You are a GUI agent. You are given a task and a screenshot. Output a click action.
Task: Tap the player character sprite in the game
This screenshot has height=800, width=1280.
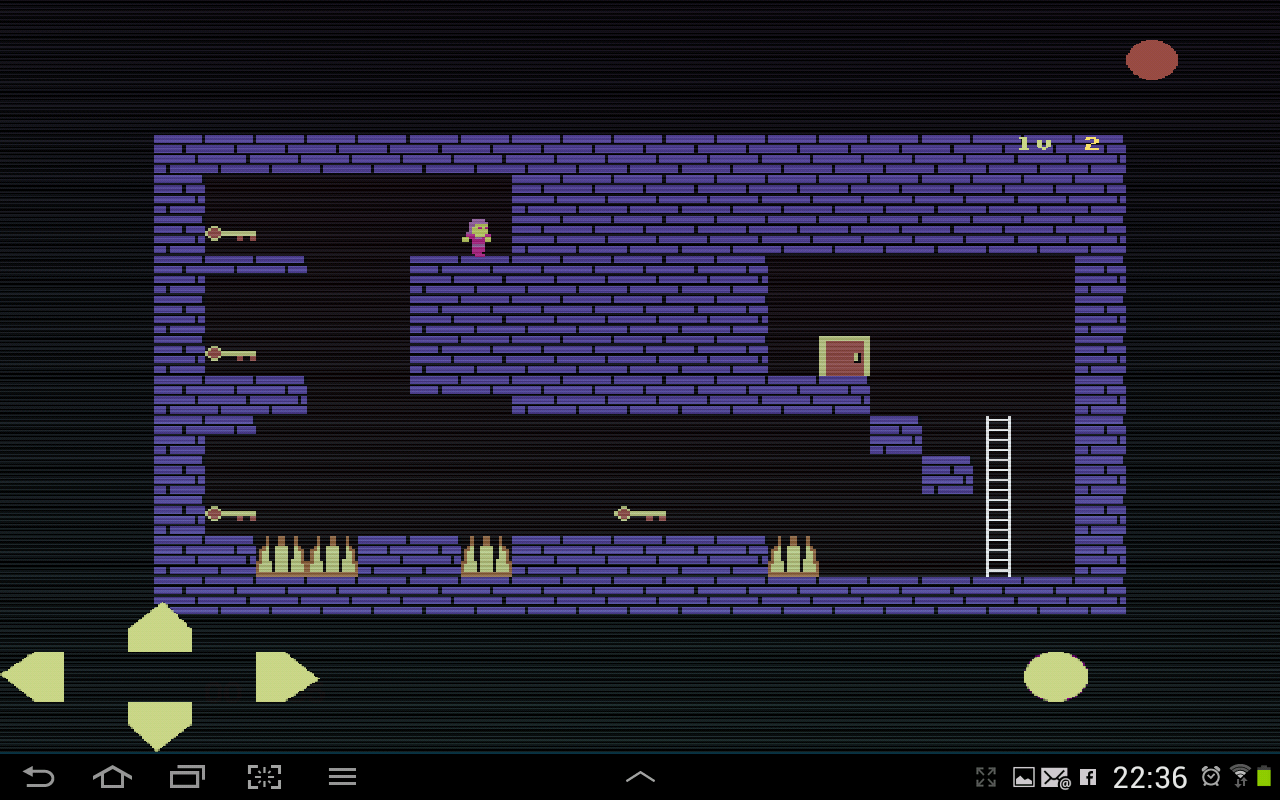[x=477, y=238]
